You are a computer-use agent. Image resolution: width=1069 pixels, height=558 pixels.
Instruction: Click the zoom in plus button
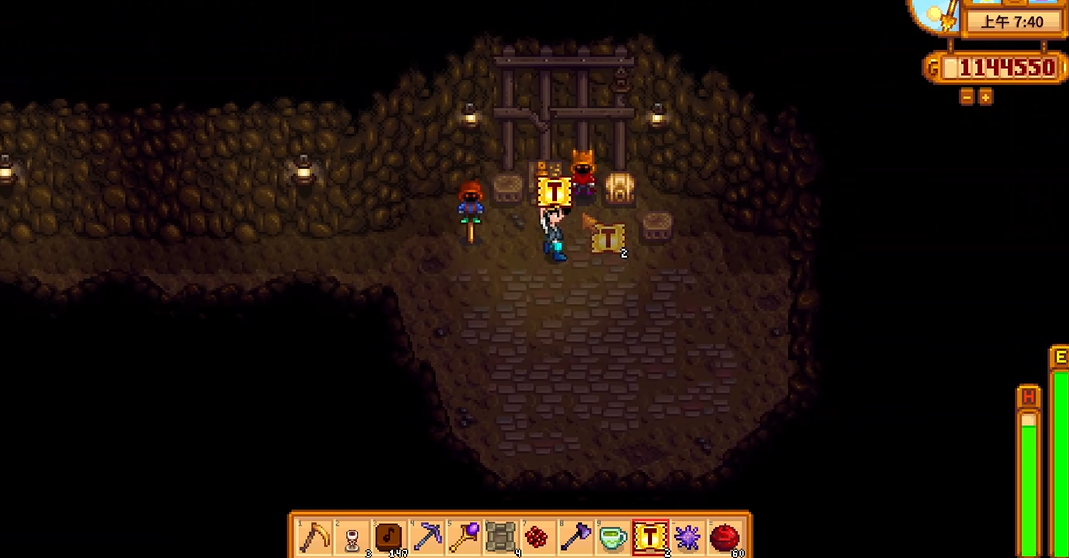(985, 97)
